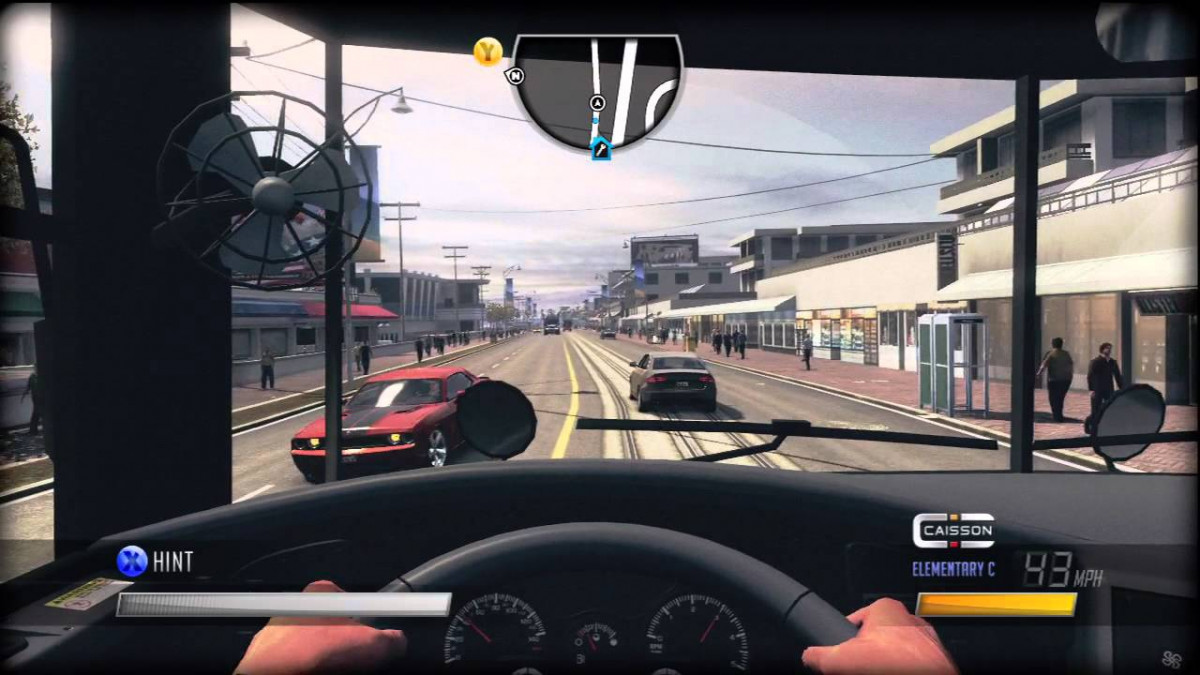Click the north compass marker on minimap
Viewport: 1200px width, 675px height.
[516, 75]
